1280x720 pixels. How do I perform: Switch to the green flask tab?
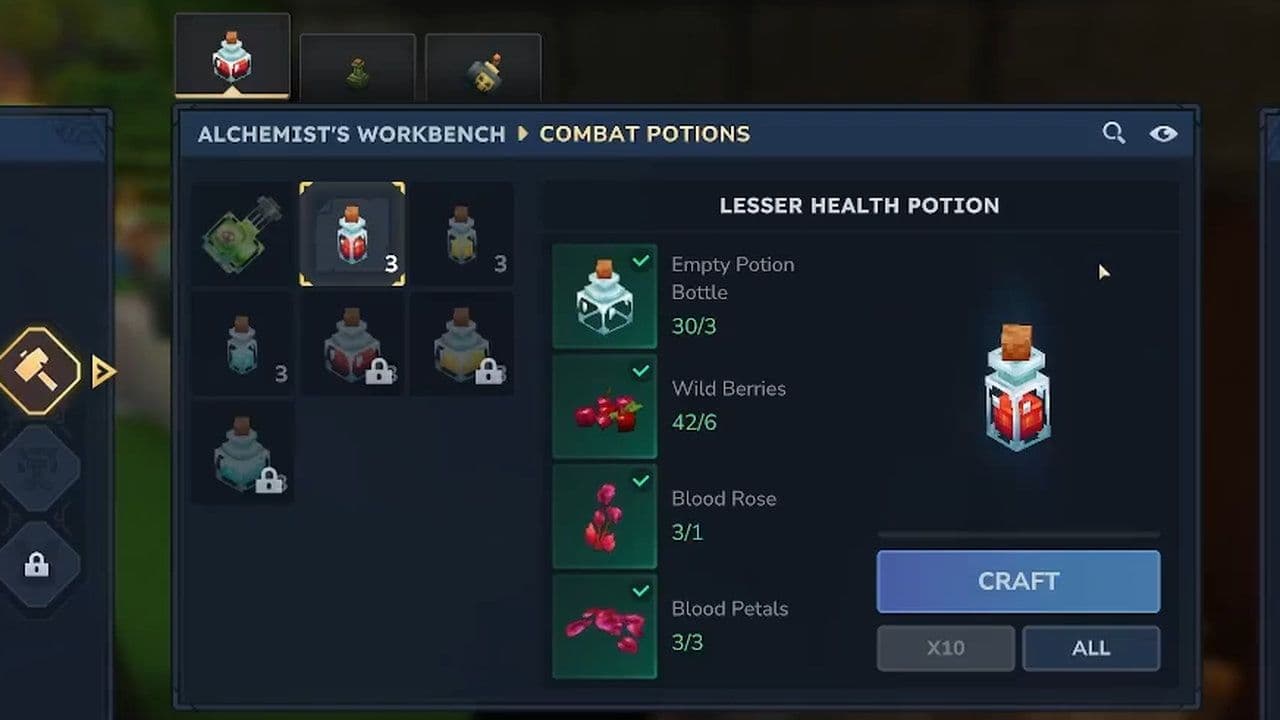coord(357,70)
